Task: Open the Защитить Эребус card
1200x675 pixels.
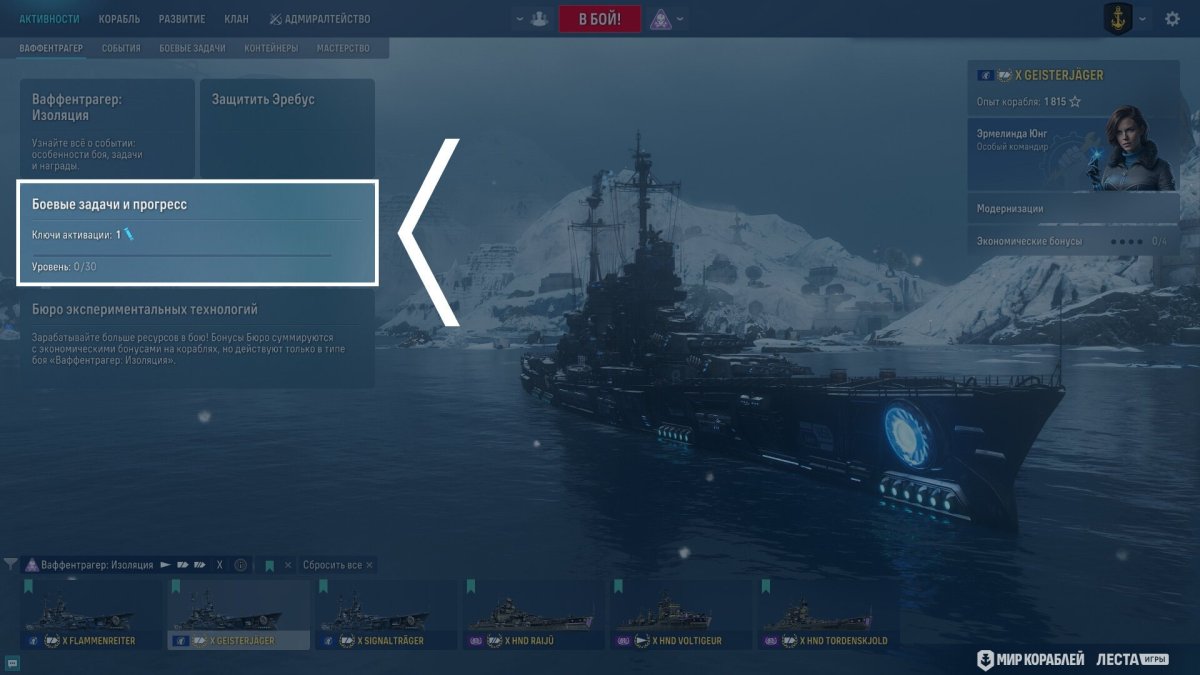Action: (287, 127)
